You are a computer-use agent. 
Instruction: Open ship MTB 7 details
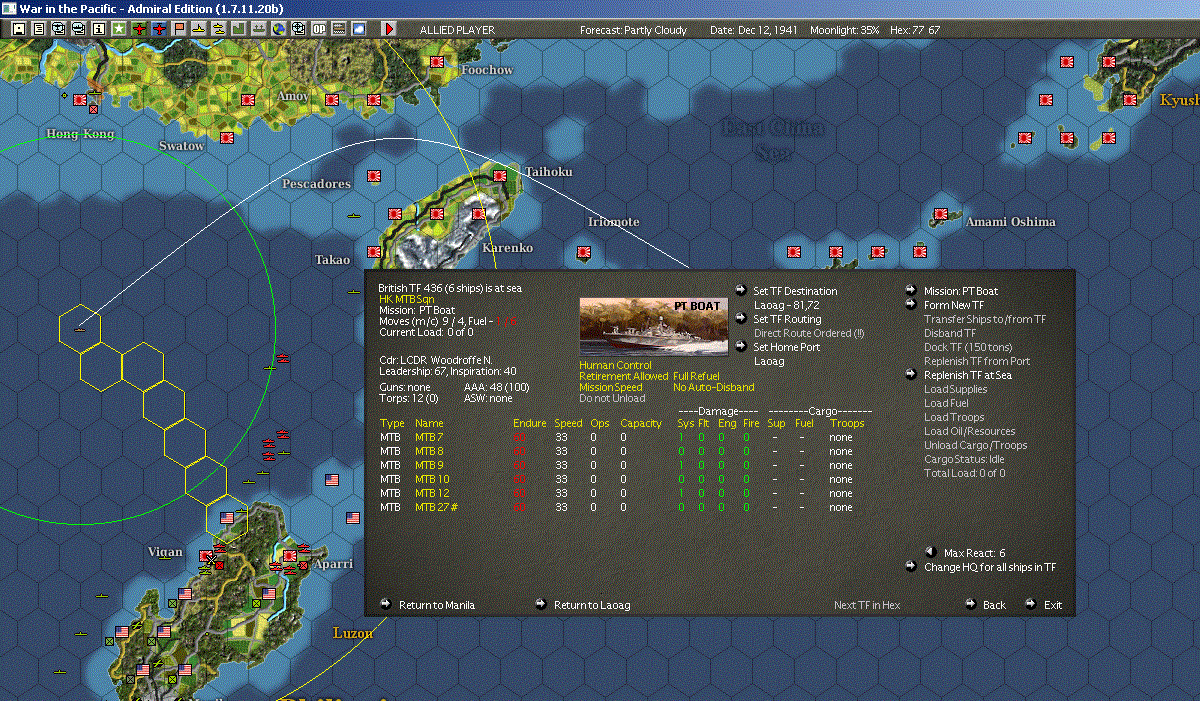click(x=429, y=437)
